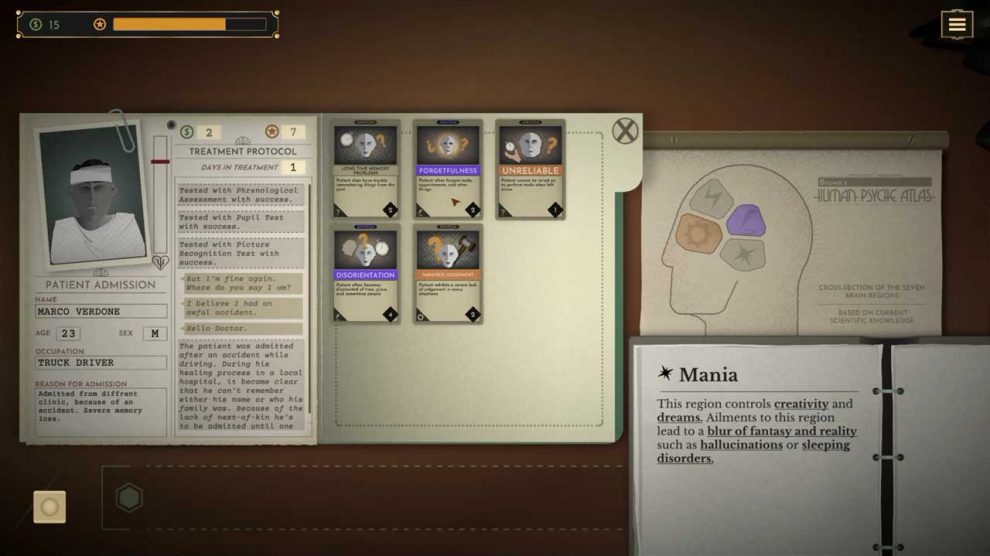Click the green hexagon token
The height and width of the screenshot is (556, 990).
[x=129, y=497]
